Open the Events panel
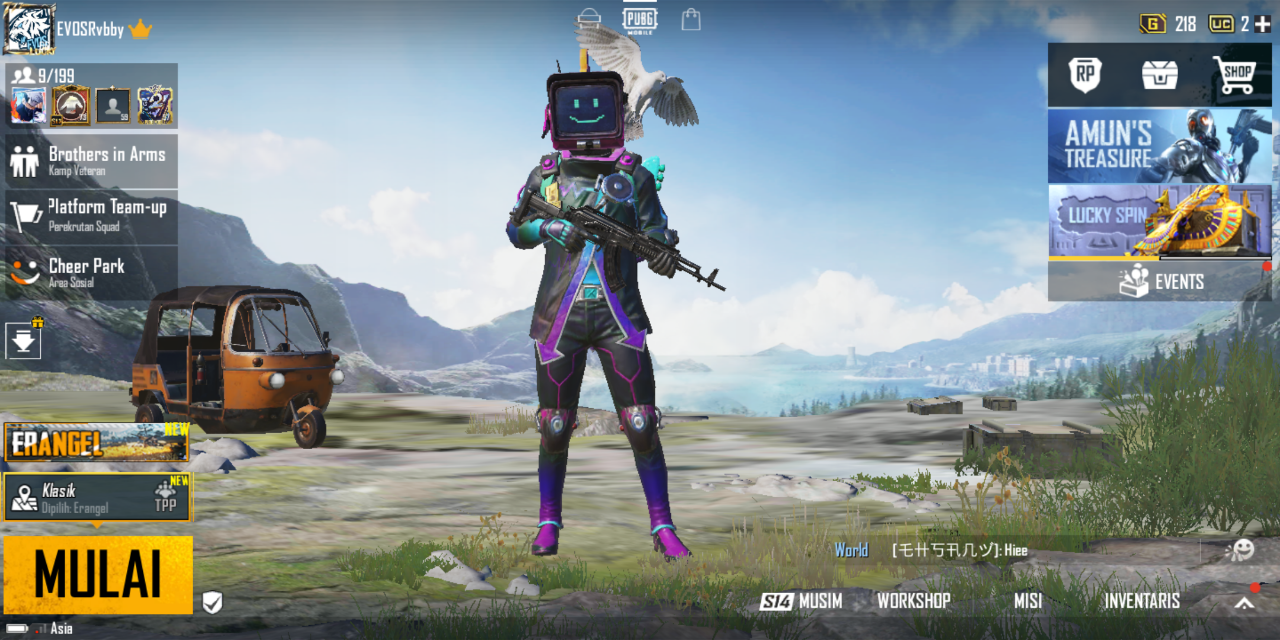The width and height of the screenshot is (1280, 640). pos(1159,282)
